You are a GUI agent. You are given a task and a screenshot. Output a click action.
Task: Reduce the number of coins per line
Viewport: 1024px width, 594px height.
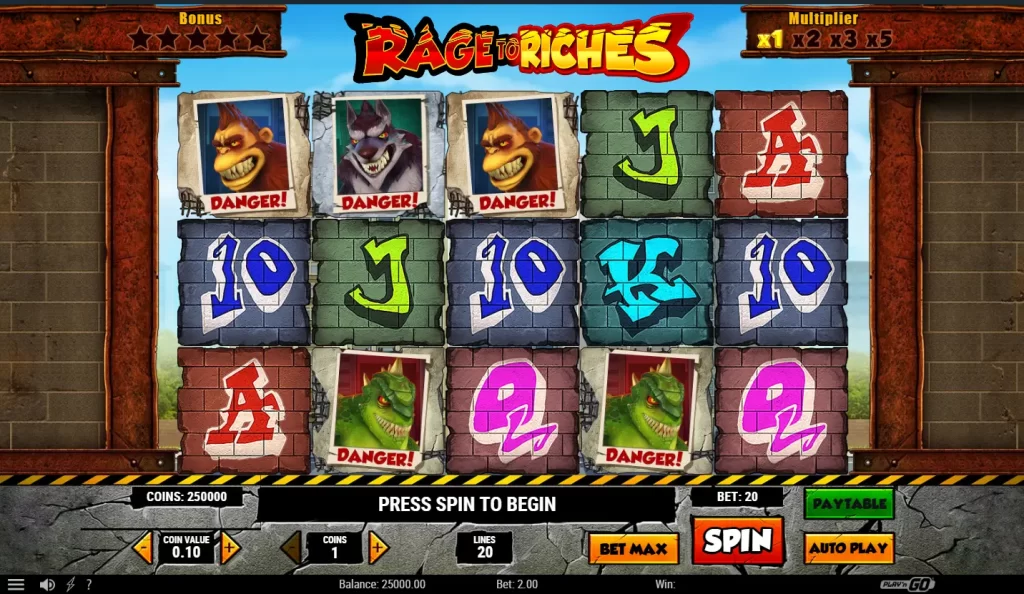click(291, 547)
